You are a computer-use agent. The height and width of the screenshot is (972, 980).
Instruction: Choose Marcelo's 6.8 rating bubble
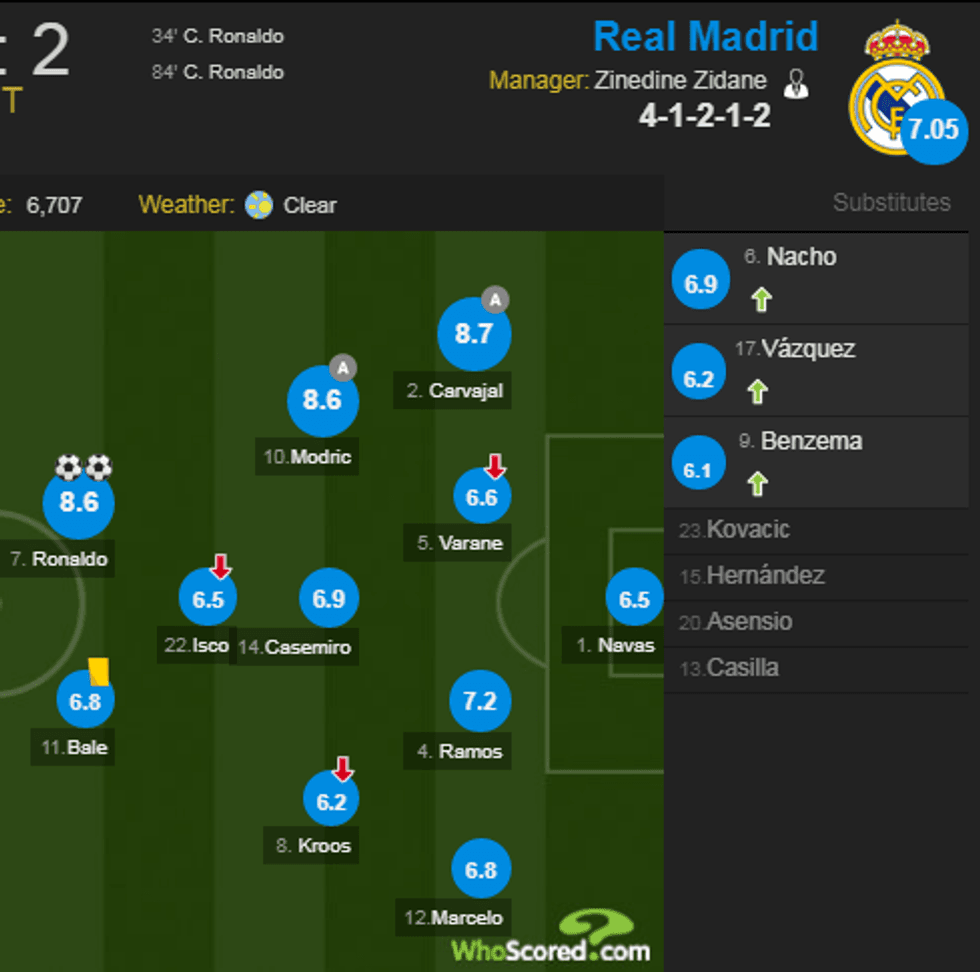click(x=481, y=869)
